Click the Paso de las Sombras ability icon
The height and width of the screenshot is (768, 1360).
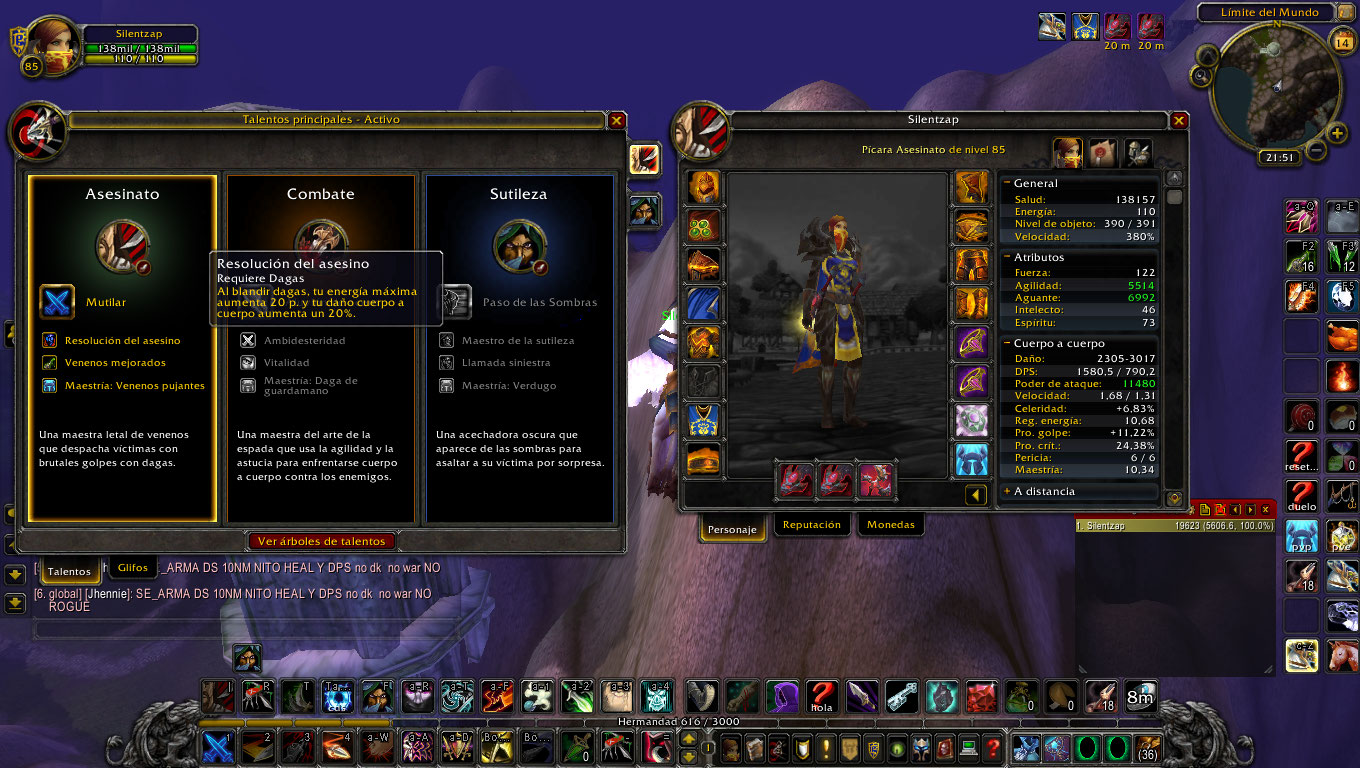click(x=456, y=303)
